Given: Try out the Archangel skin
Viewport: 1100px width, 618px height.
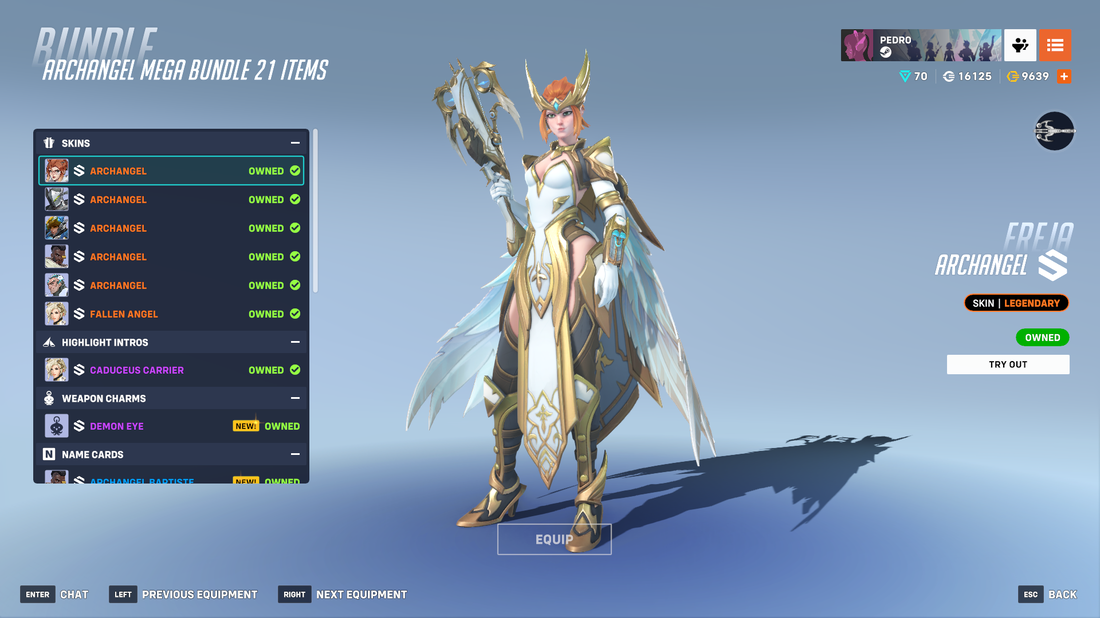Looking at the screenshot, I should [1007, 364].
